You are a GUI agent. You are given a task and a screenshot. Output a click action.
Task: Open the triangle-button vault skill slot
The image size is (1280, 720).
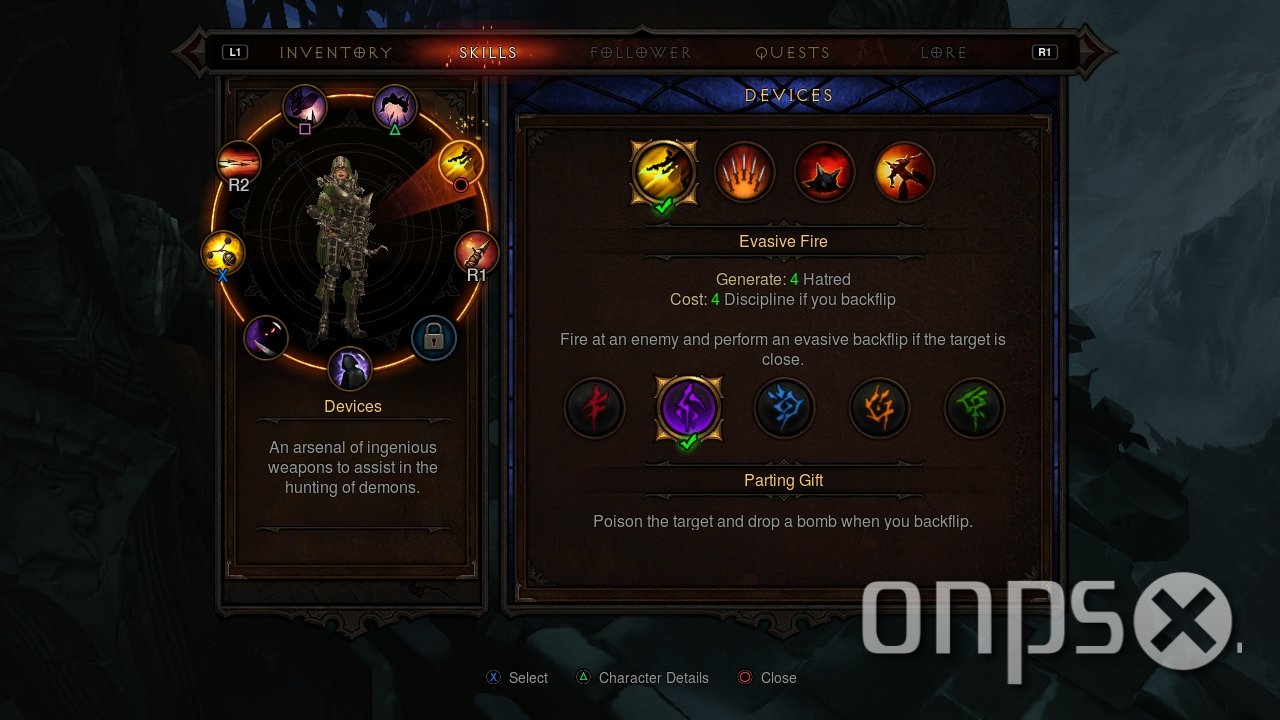tap(394, 105)
